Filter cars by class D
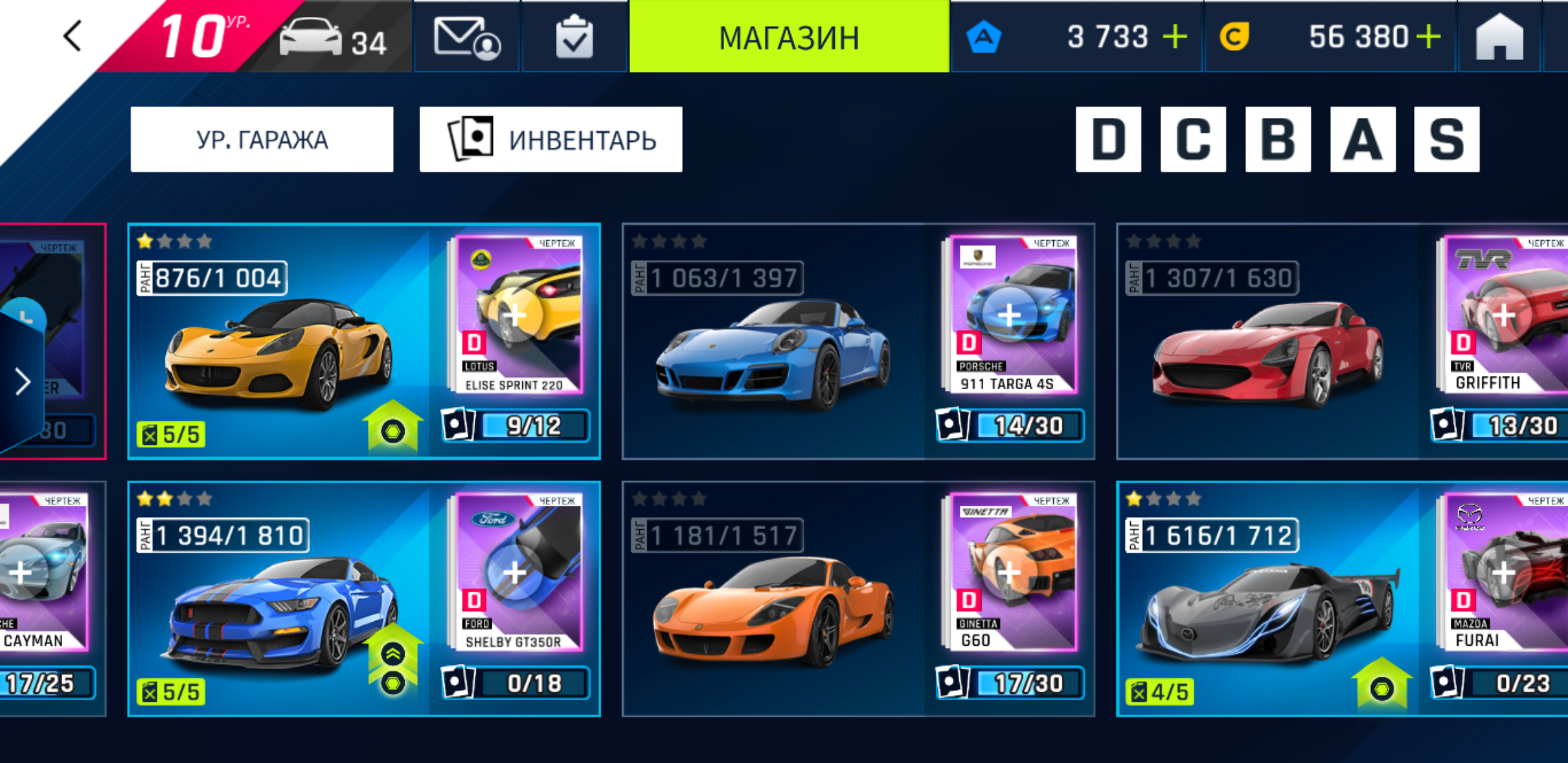The image size is (1568, 763). pyautogui.click(x=1108, y=139)
